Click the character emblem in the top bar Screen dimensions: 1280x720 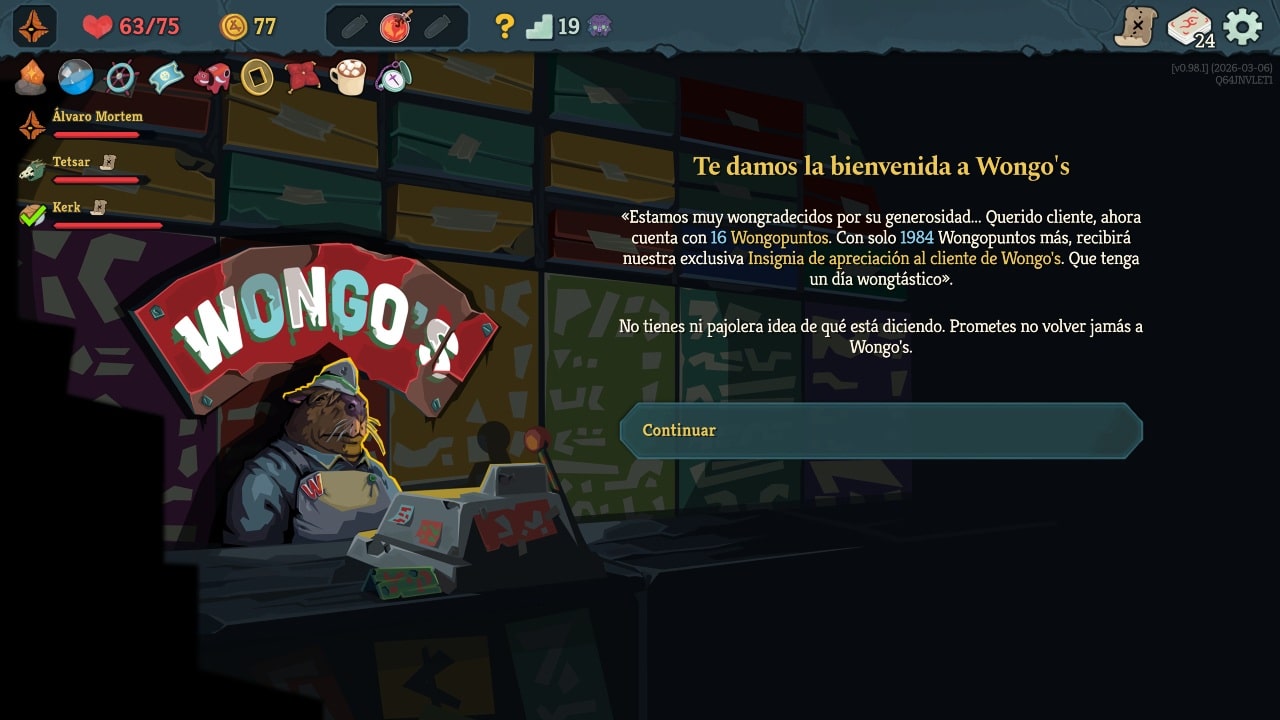(34, 26)
